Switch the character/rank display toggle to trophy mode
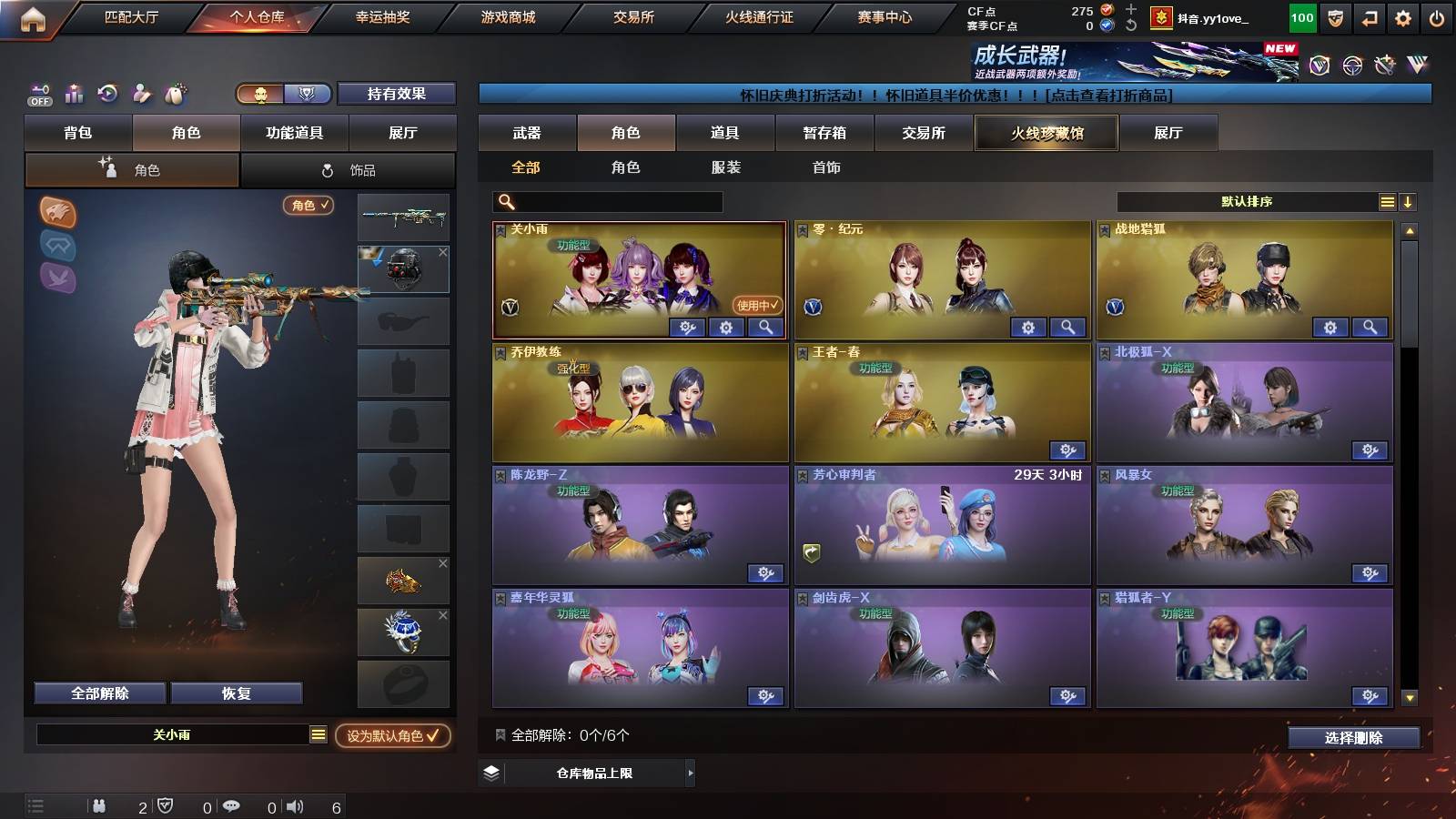The image size is (1456, 819). 307,95
